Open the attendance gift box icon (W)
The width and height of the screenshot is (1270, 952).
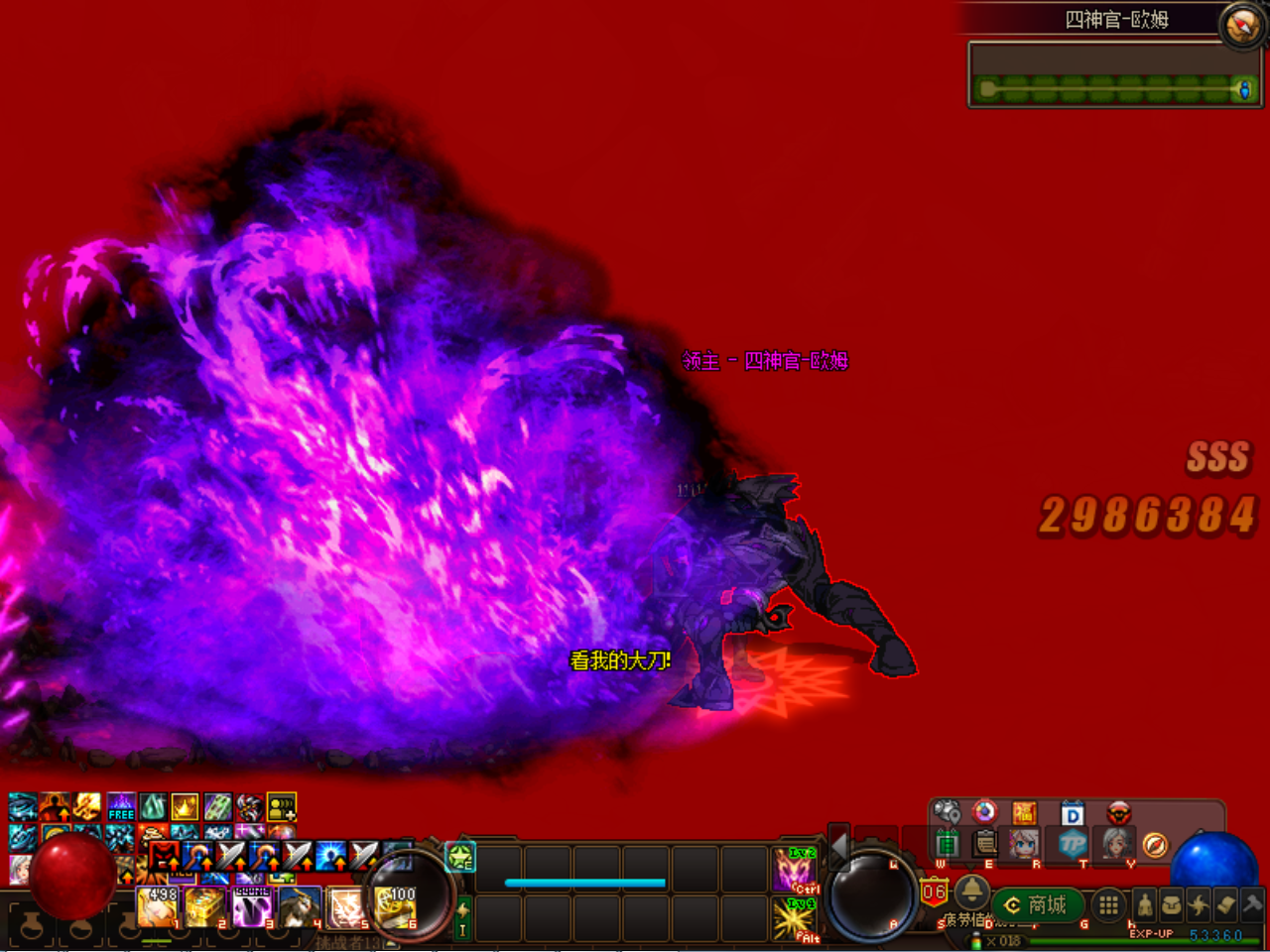(946, 843)
